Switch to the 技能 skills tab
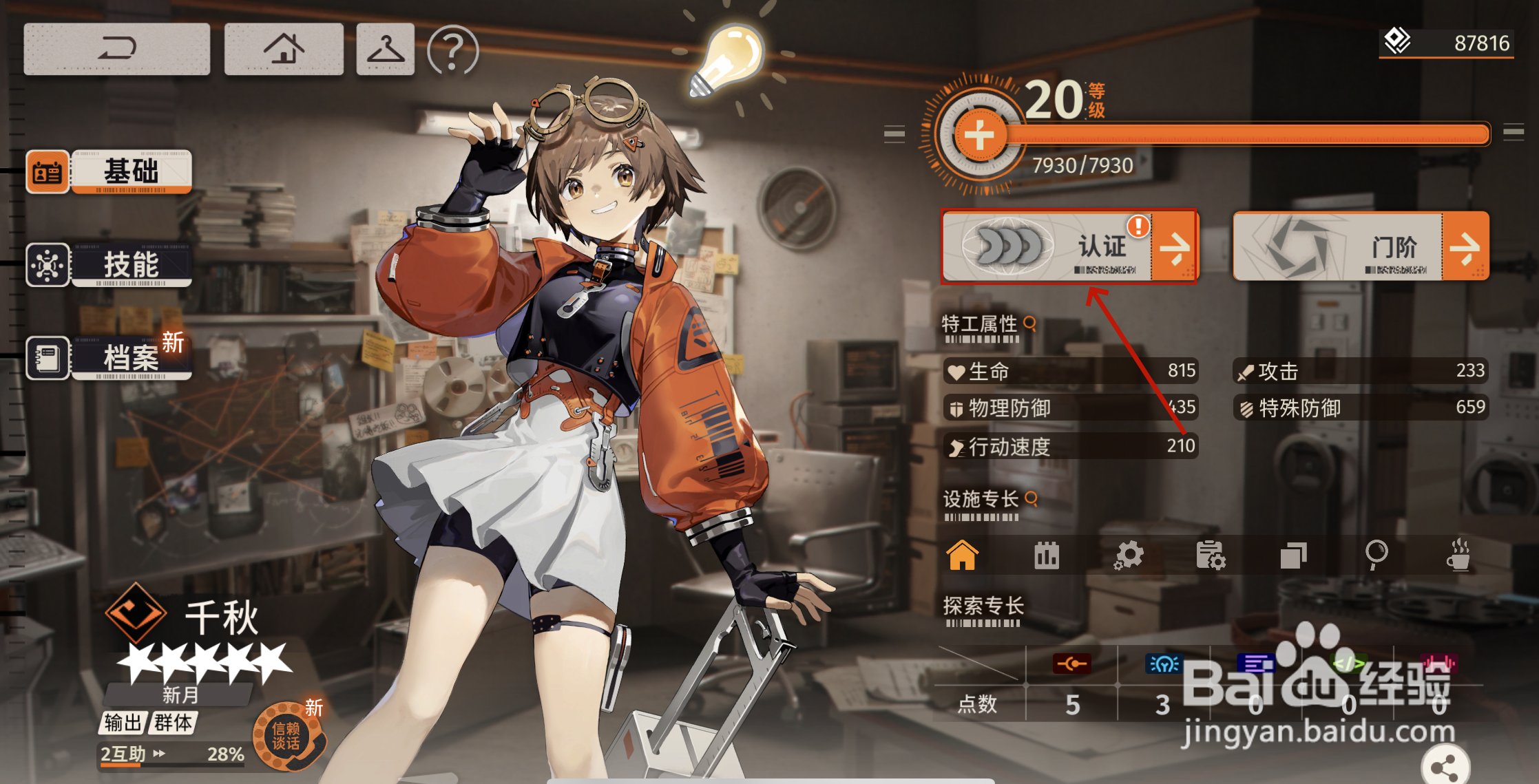1539x784 pixels. coord(110,265)
